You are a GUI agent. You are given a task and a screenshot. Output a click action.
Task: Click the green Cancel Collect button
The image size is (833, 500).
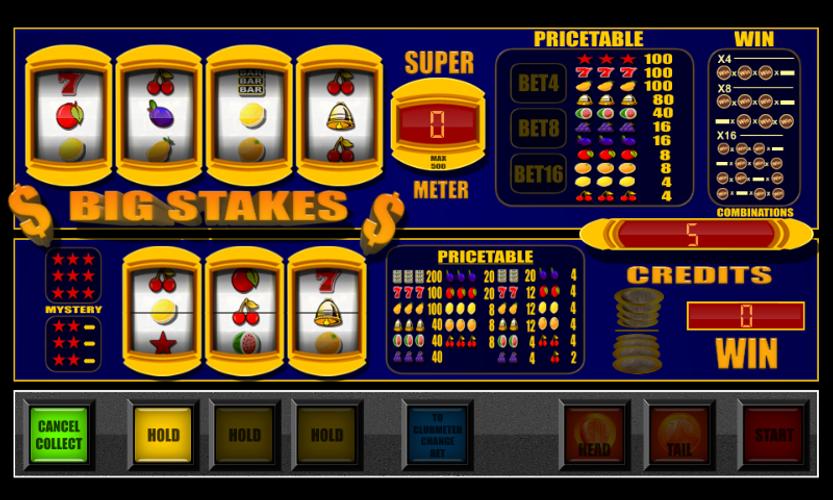click(x=59, y=435)
